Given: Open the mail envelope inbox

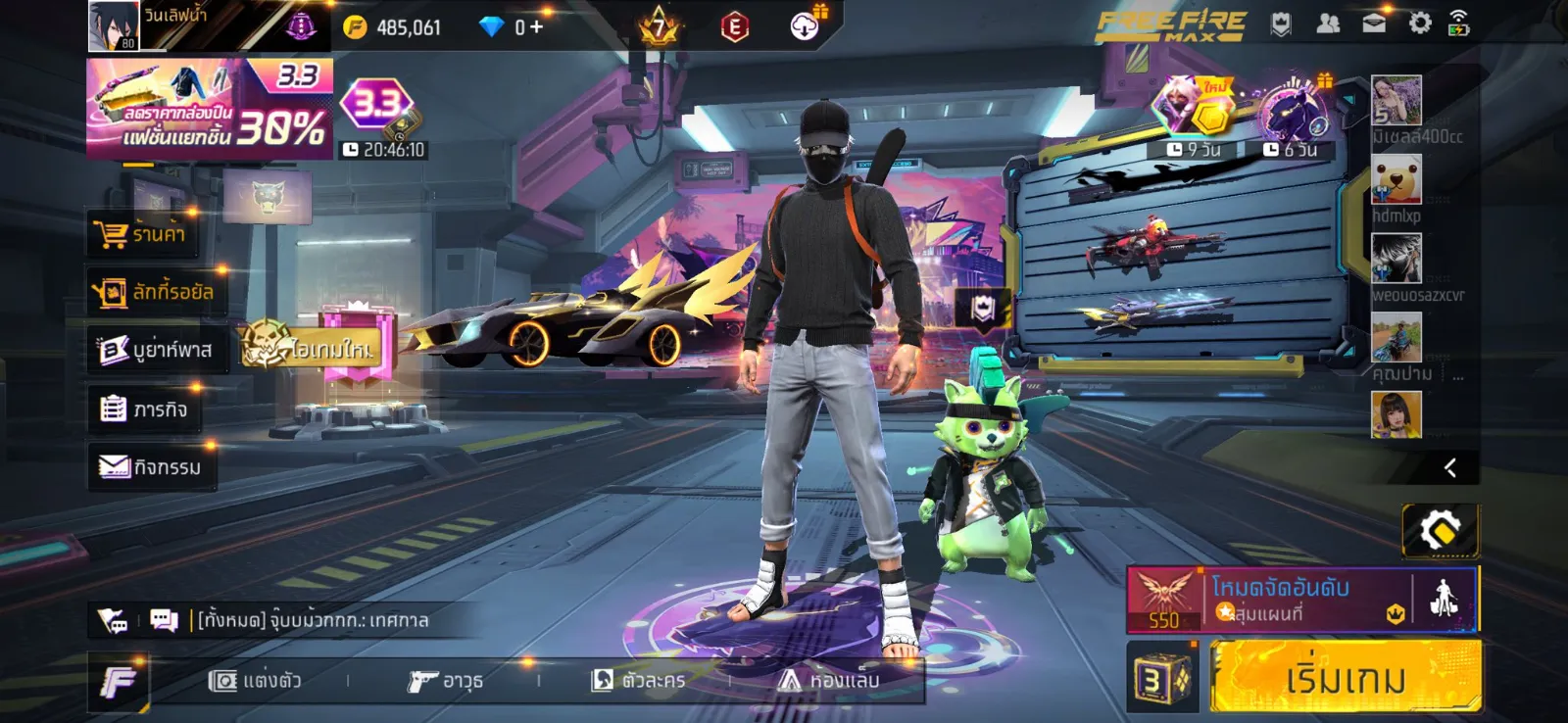Looking at the screenshot, I should point(1374,24).
